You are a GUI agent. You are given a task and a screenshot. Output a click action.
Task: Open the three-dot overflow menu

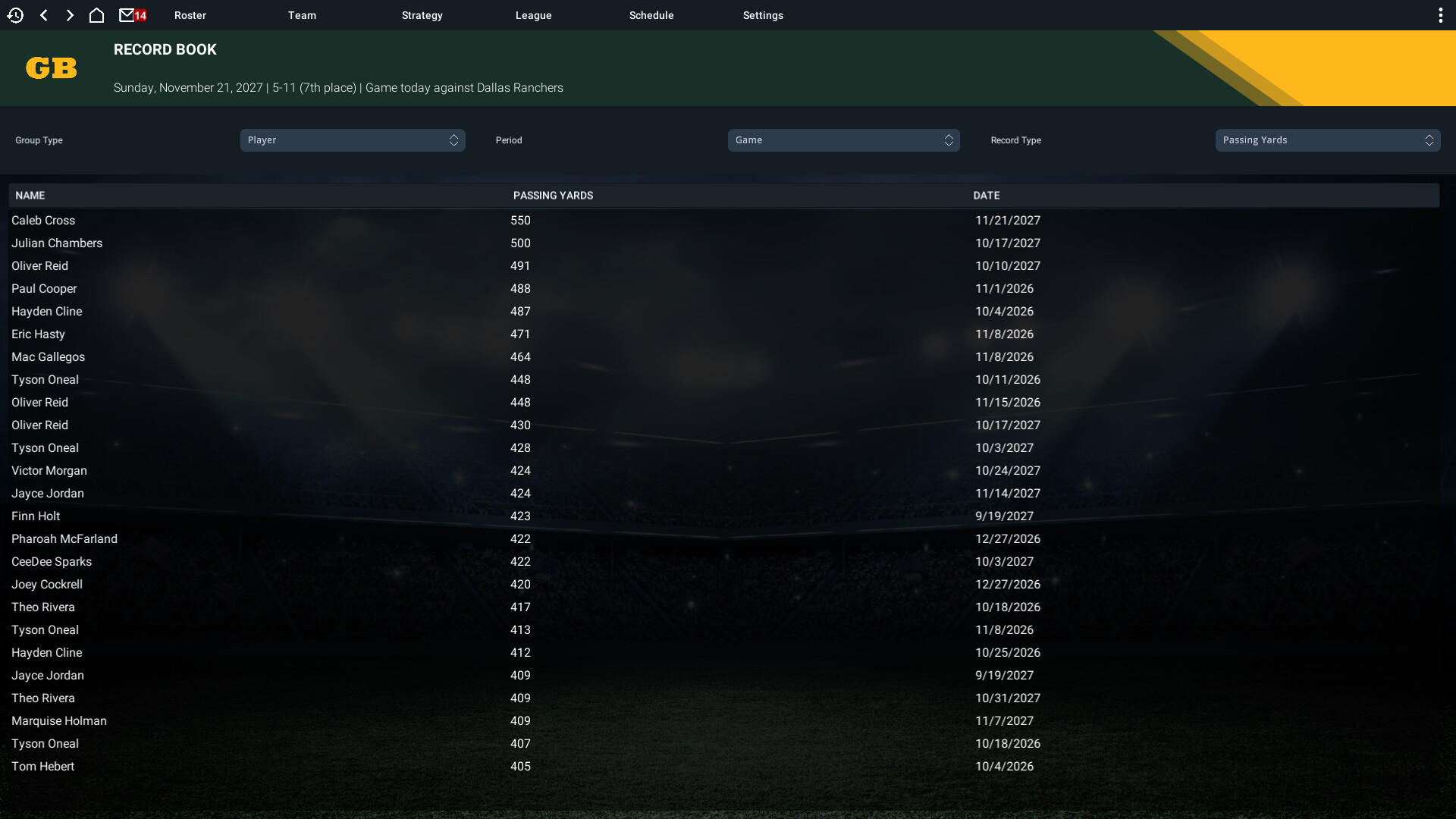pos(1440,14)
